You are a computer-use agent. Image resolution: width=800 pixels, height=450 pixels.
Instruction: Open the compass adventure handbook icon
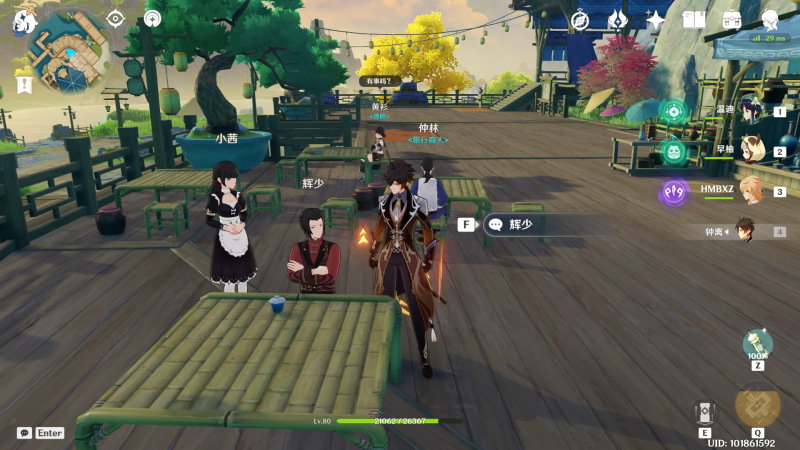coord(580,20)
